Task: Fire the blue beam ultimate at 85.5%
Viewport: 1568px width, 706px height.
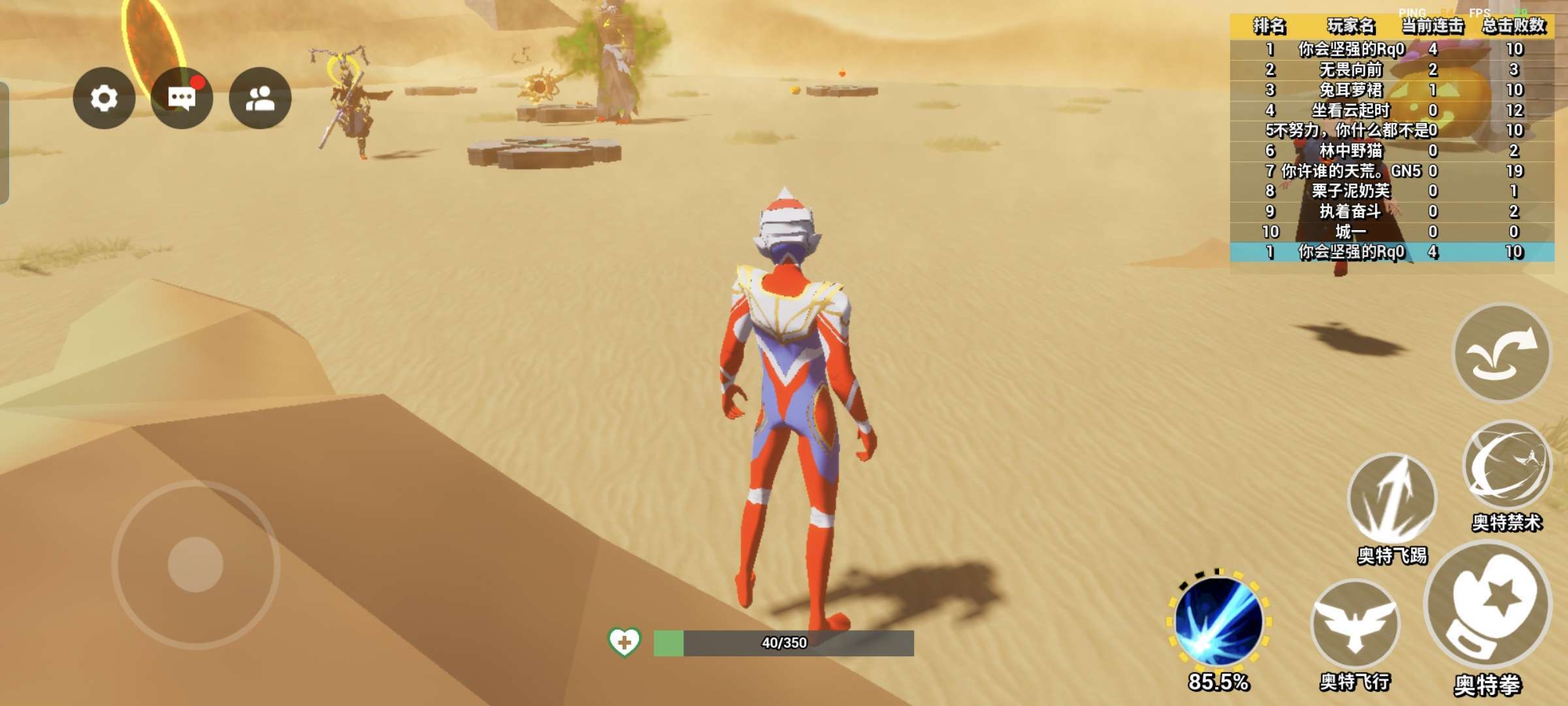Action: (1218, 622)
